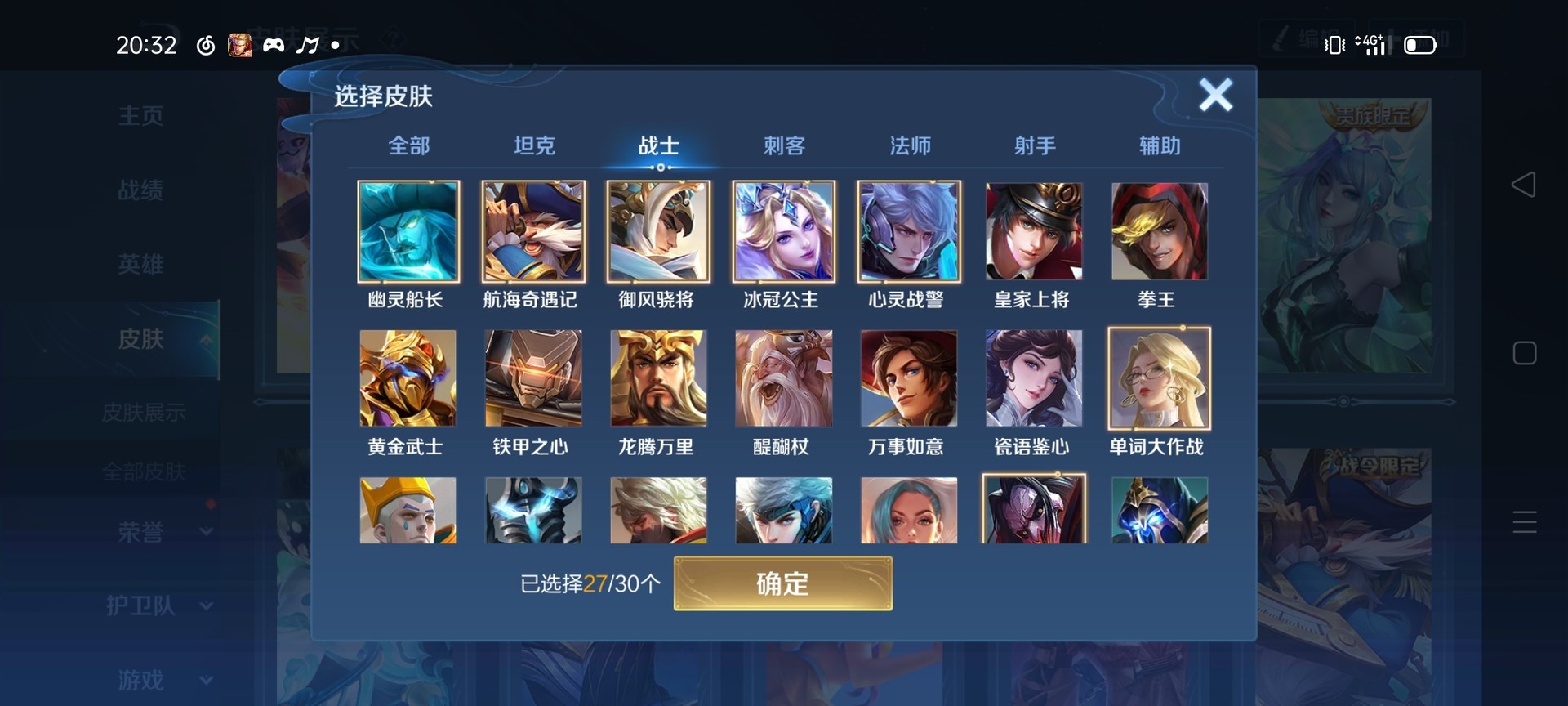The image size is (1568, 706).
Task: Open the player avatar in the top status bar
Action: coord(240,46)
